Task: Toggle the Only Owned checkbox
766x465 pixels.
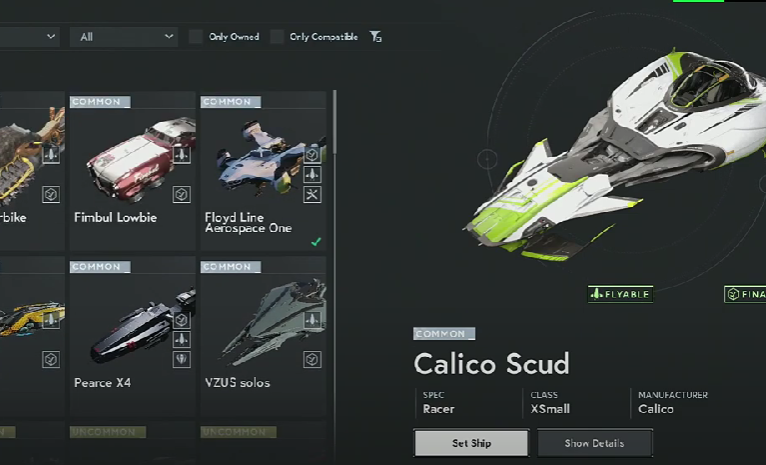Action: pyautogui.click(x=196, y=37)
